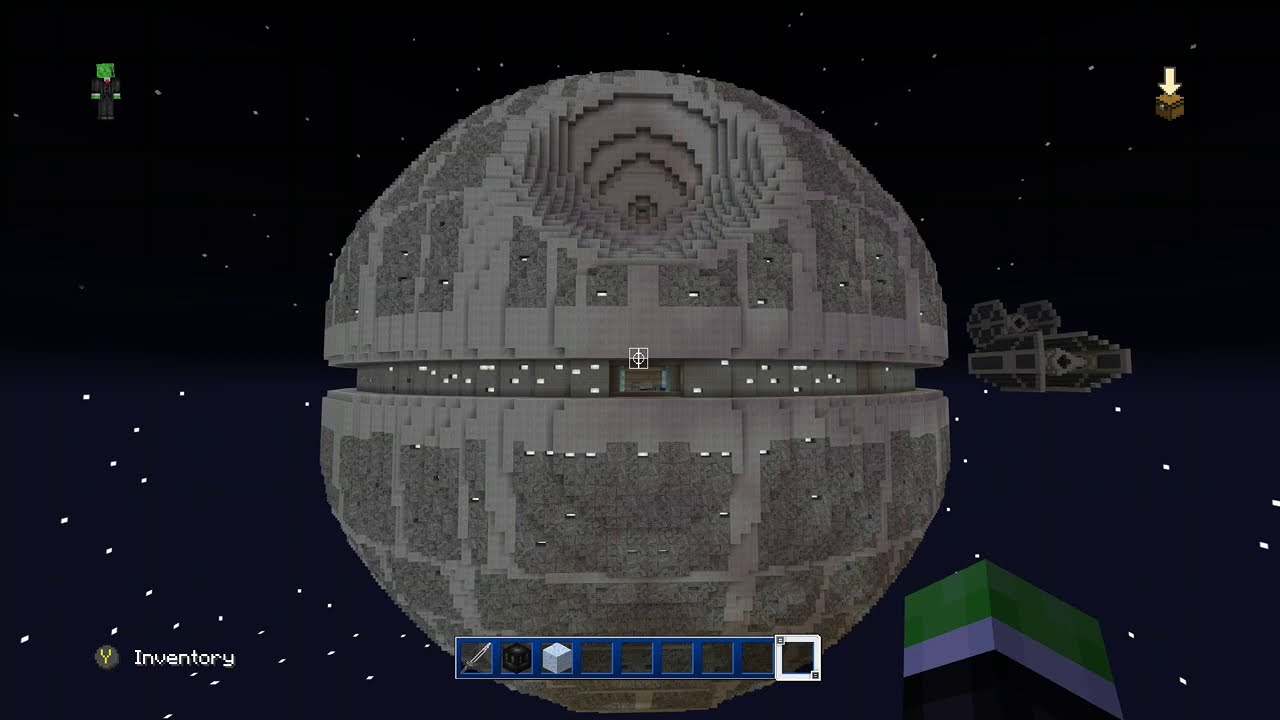Click the highlighted selected hotbar slot

798,657
